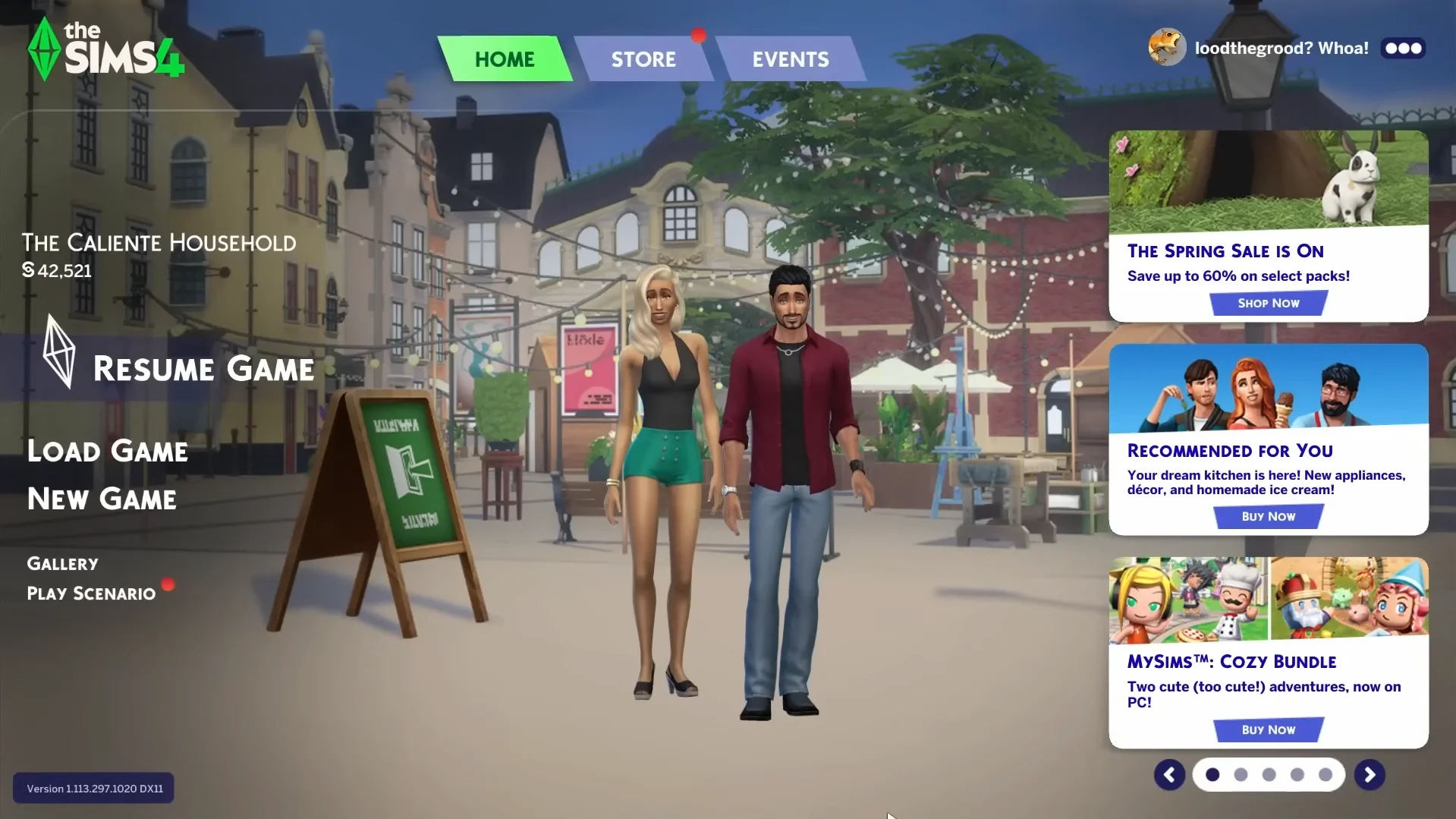Open Load Game
The width and height of the screenshot is (1456, 819).
pos(107,450)
